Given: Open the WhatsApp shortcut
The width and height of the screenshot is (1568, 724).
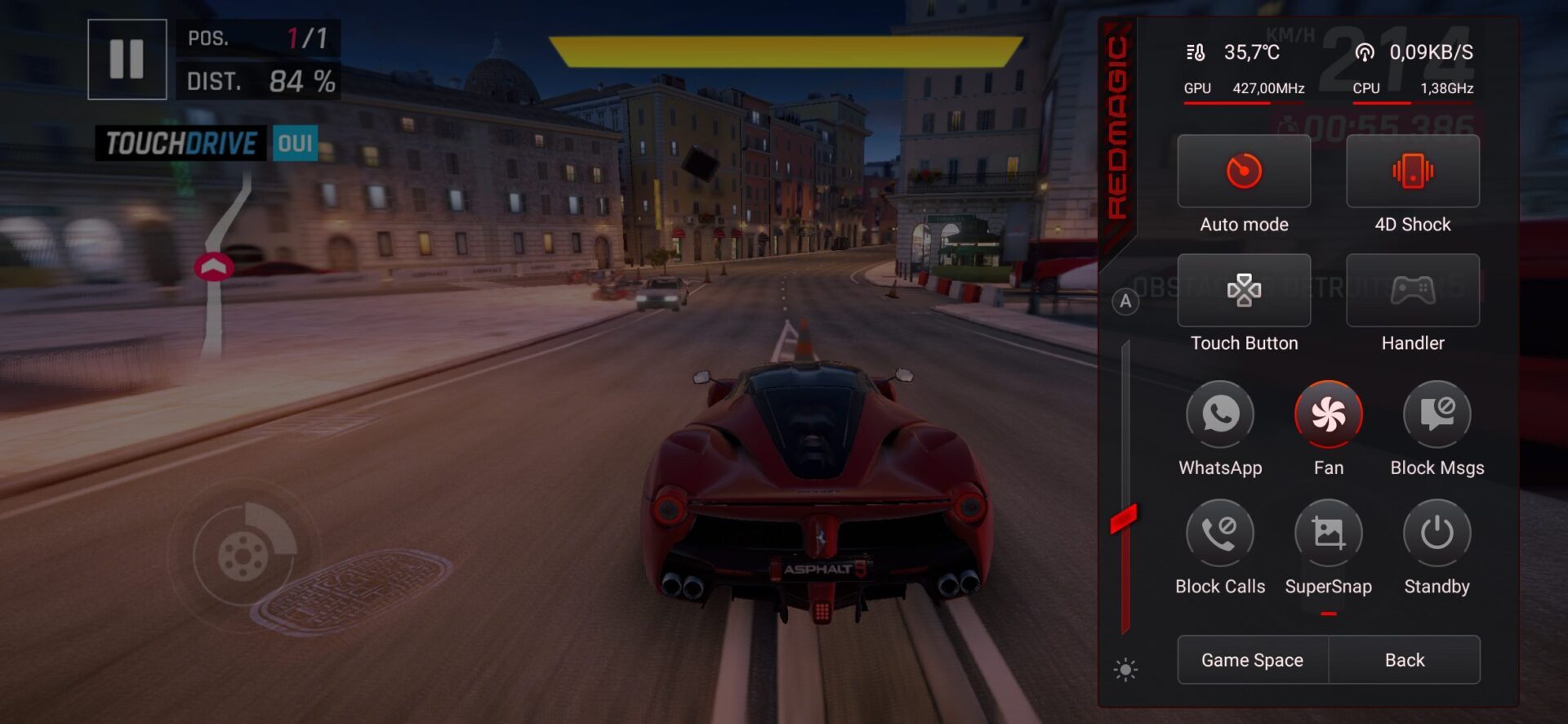Looking at the screenshot, I should 1220,414.
